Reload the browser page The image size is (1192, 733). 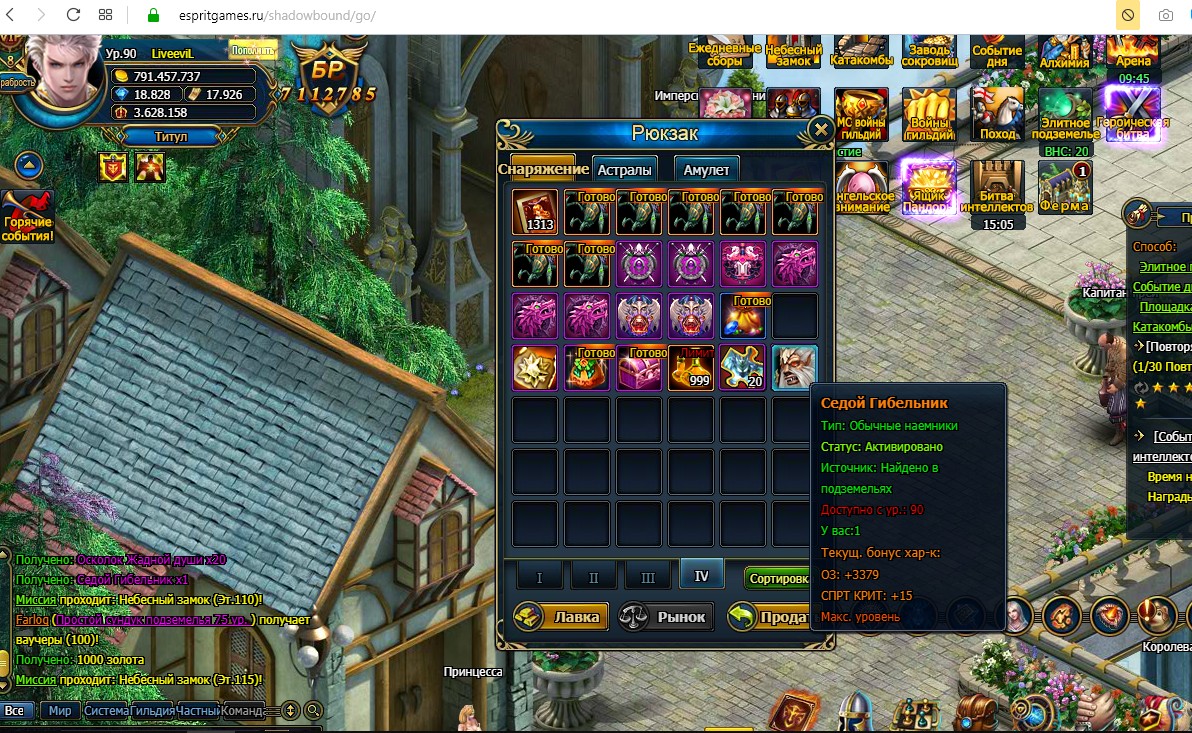click(73, 16)
